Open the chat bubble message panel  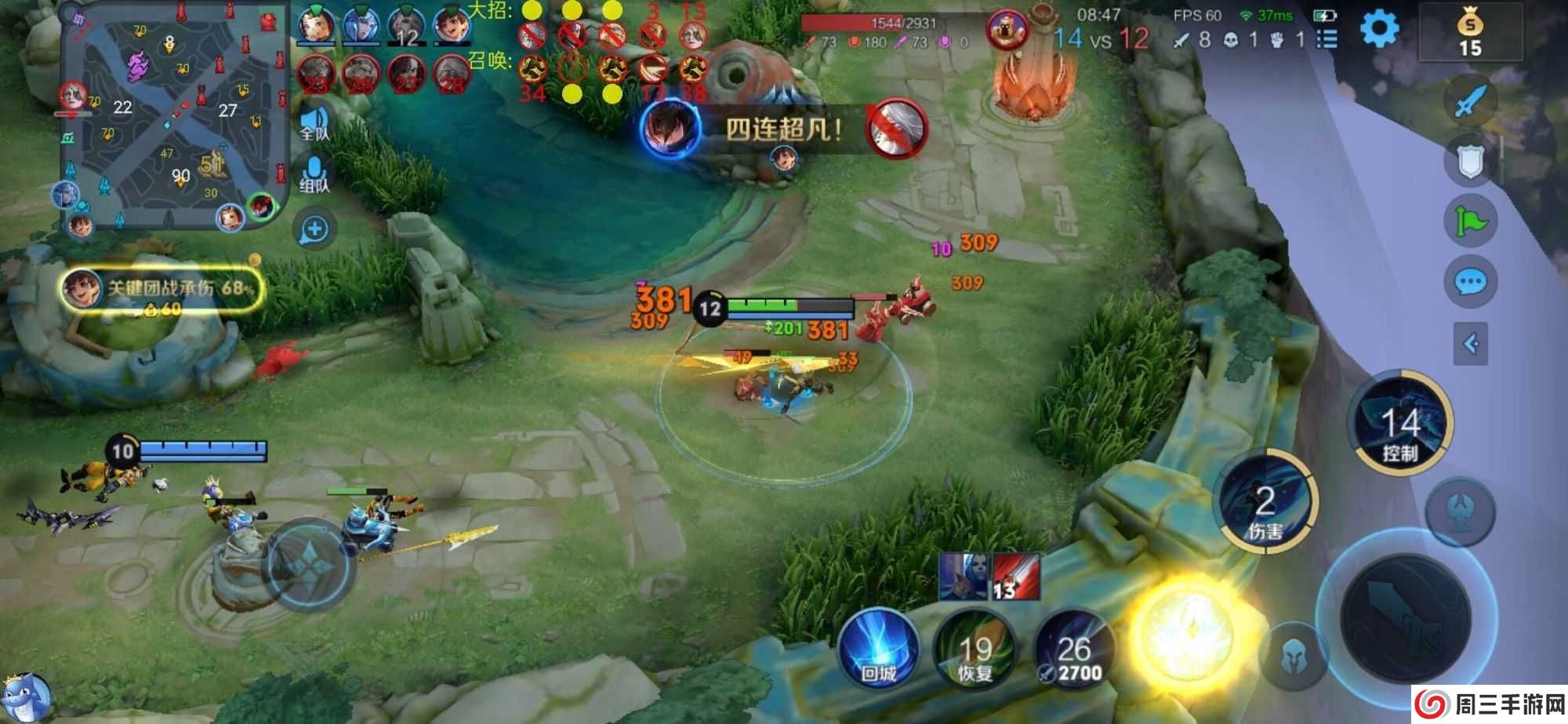point(1470,282)
